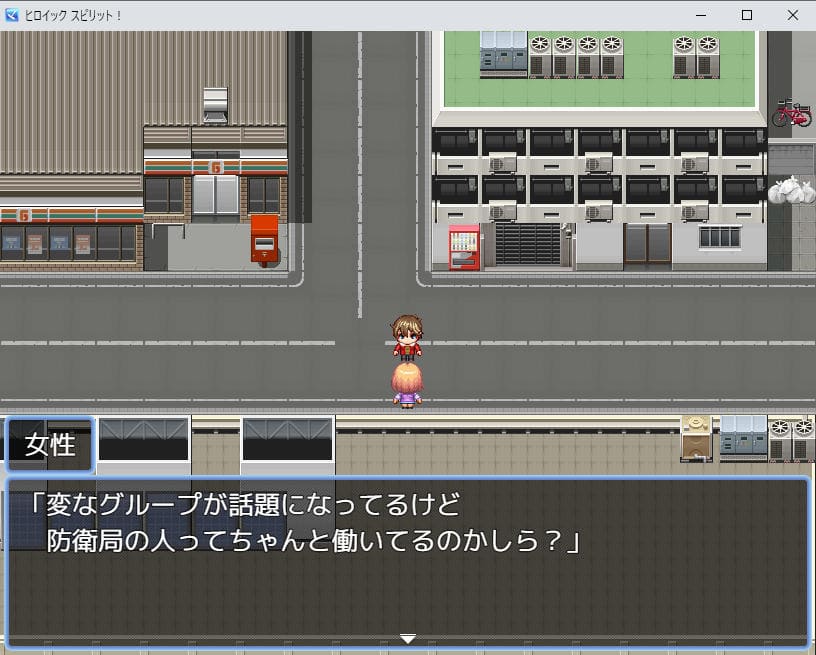Close the game window
This screenshot has height=655, width=816.
792,15
